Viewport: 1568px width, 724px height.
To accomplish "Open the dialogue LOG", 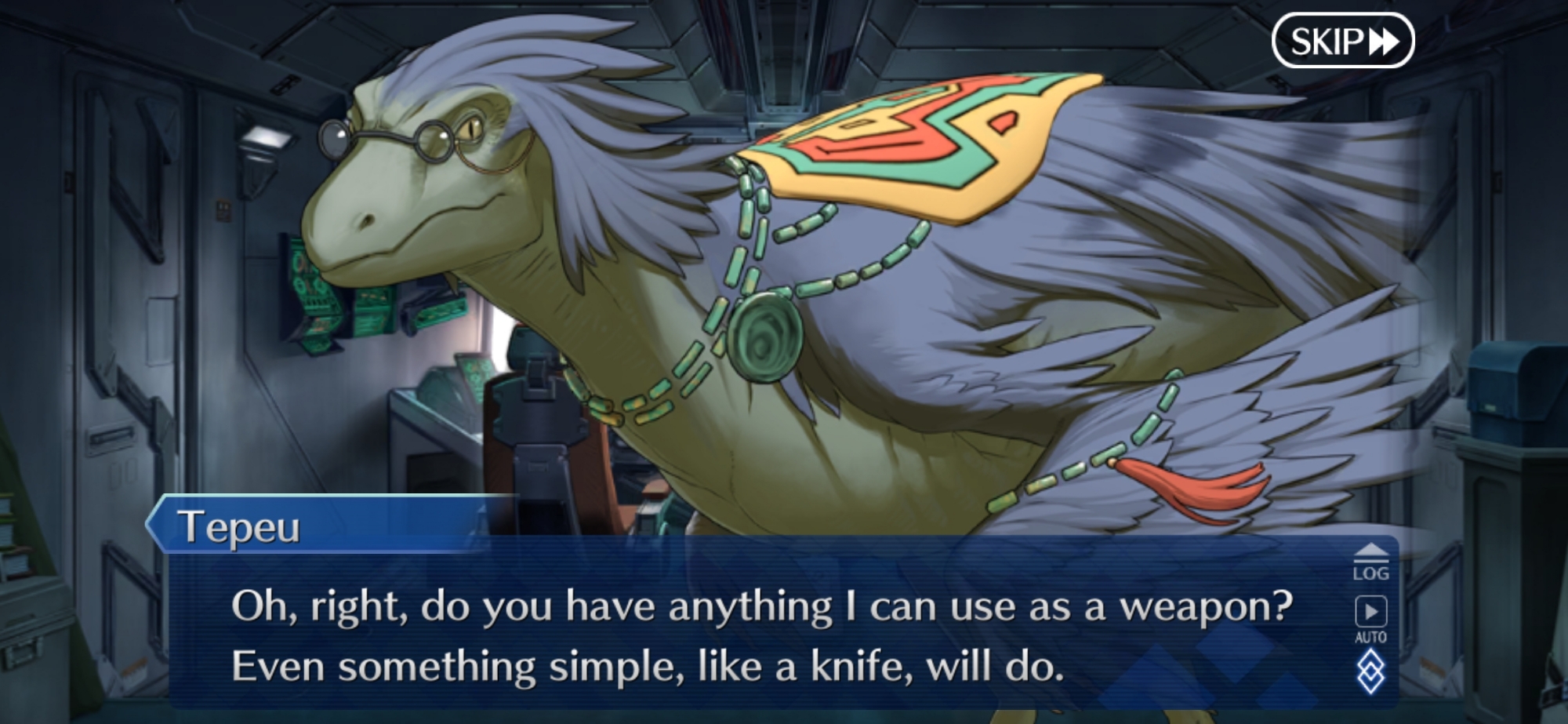I will coord(1370,562).
